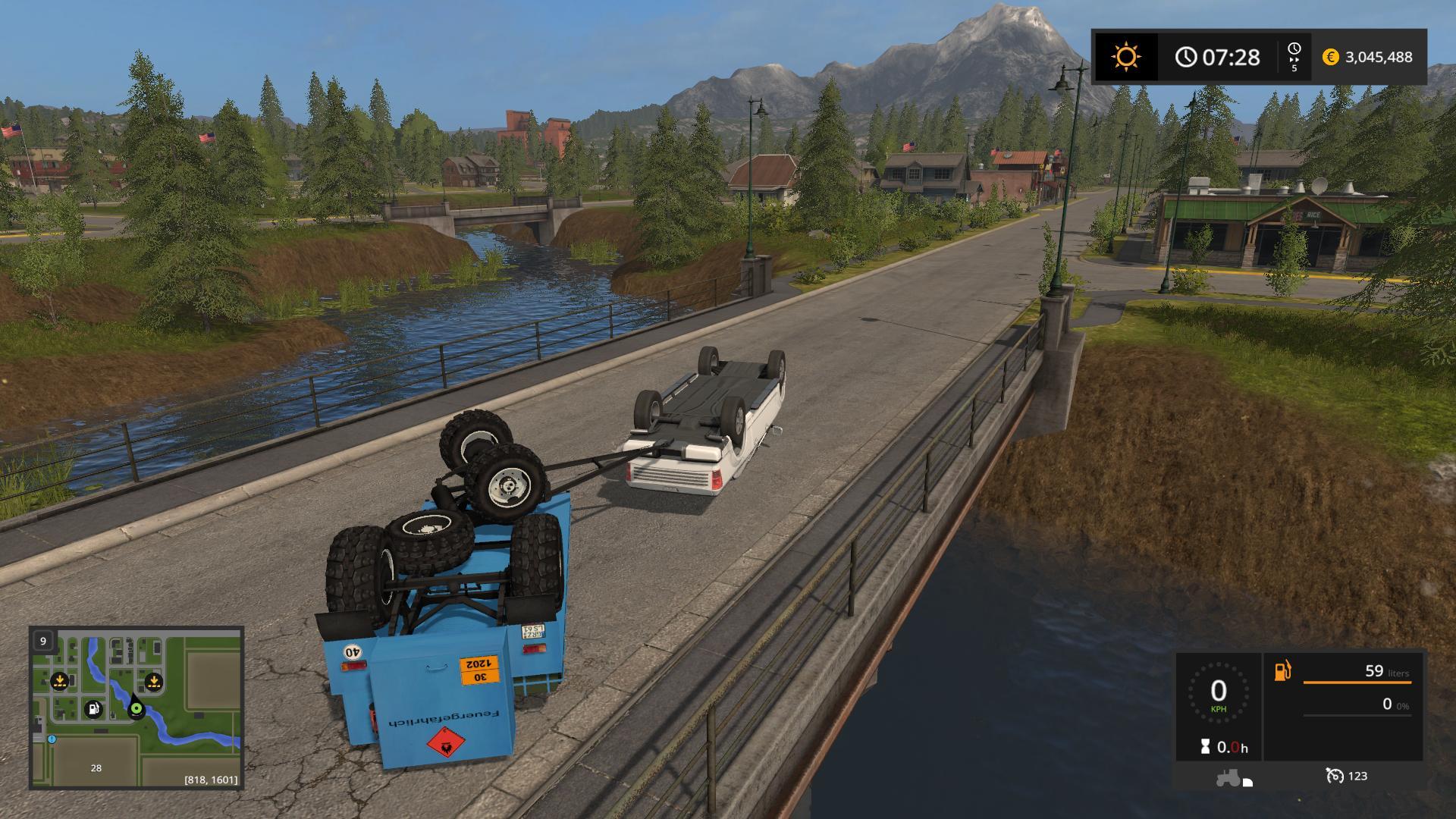Click the gold coin money icon

pos(1330,57)
